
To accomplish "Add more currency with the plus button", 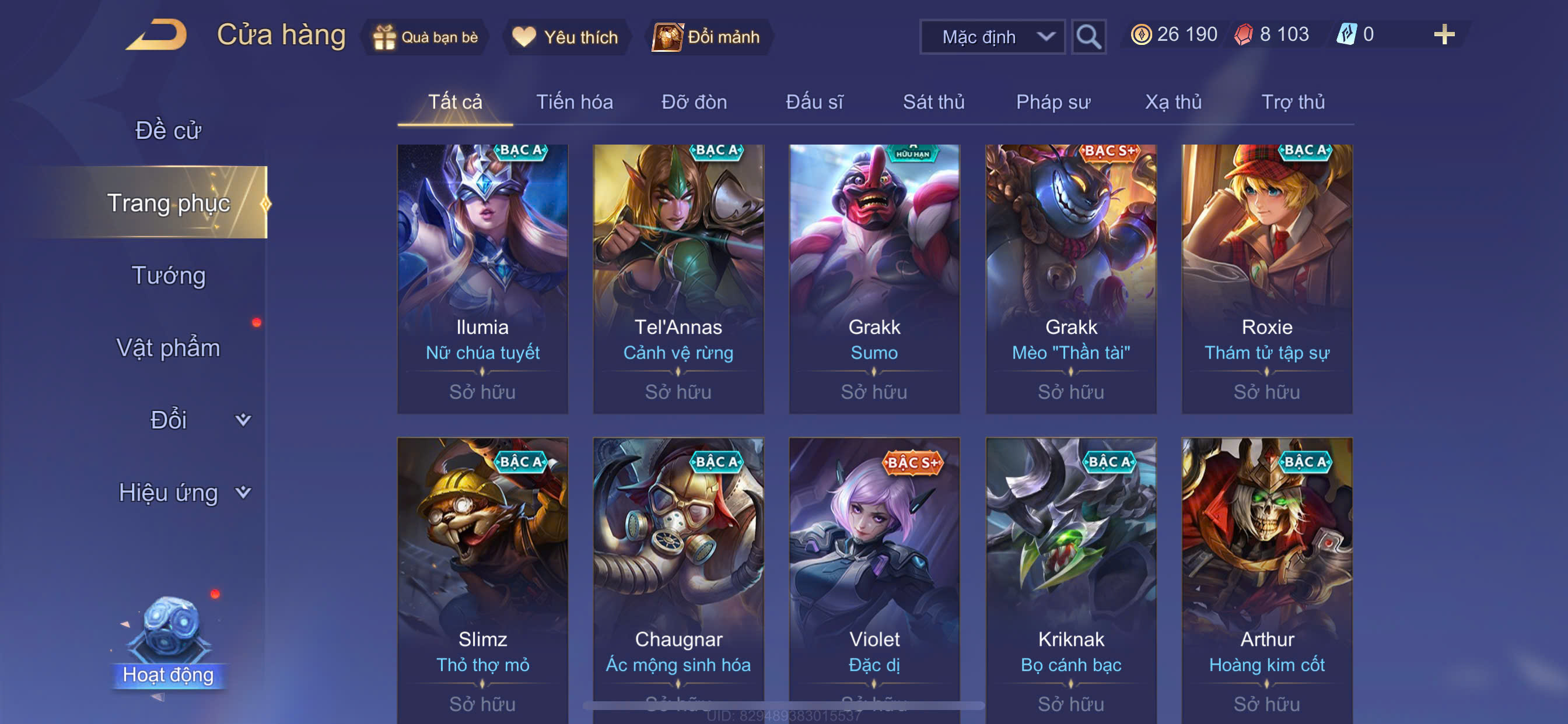I will 1444,34.
